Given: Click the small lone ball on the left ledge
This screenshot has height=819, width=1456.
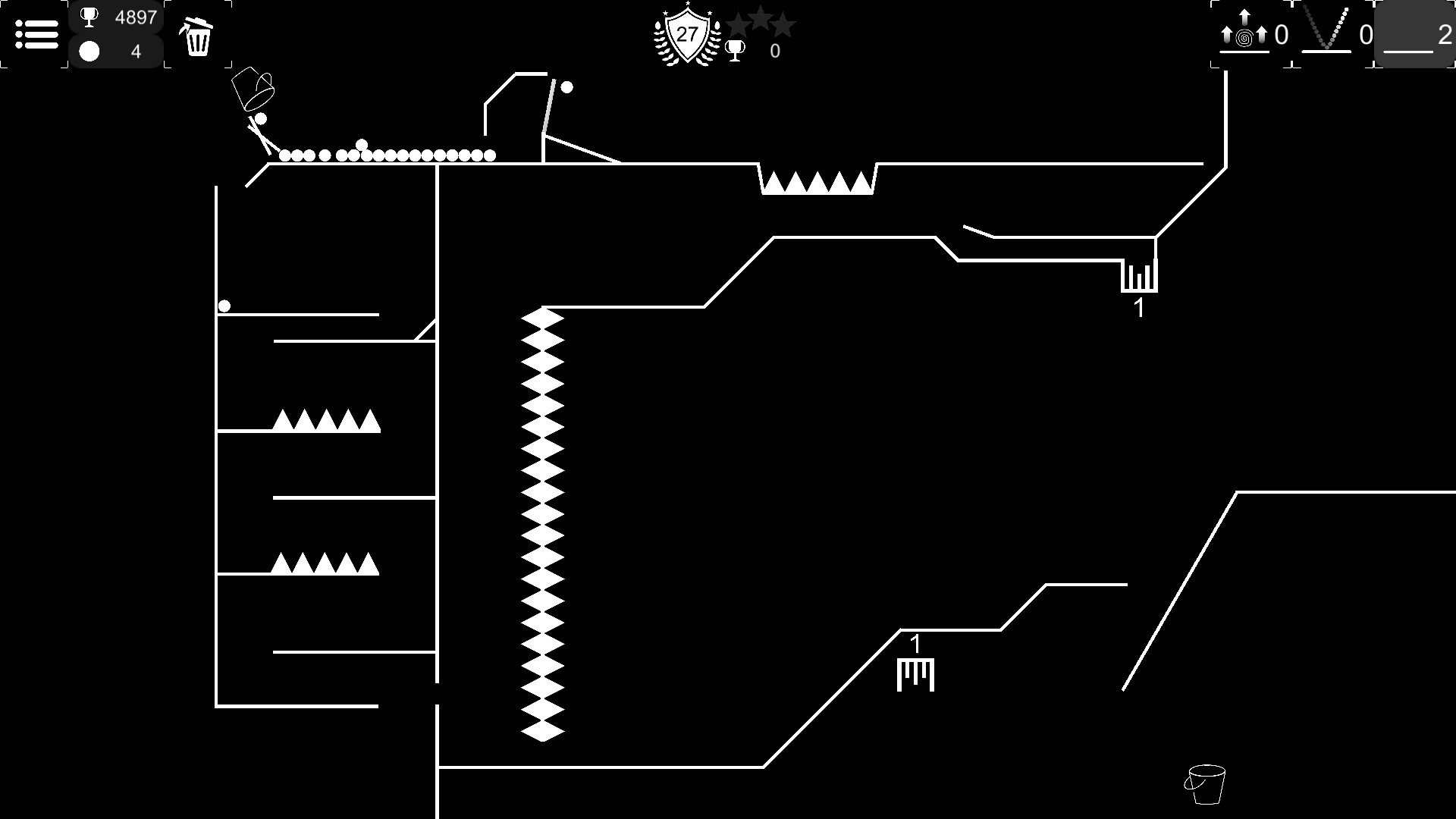Looking at the screenshot, I should tap(224, 307).
